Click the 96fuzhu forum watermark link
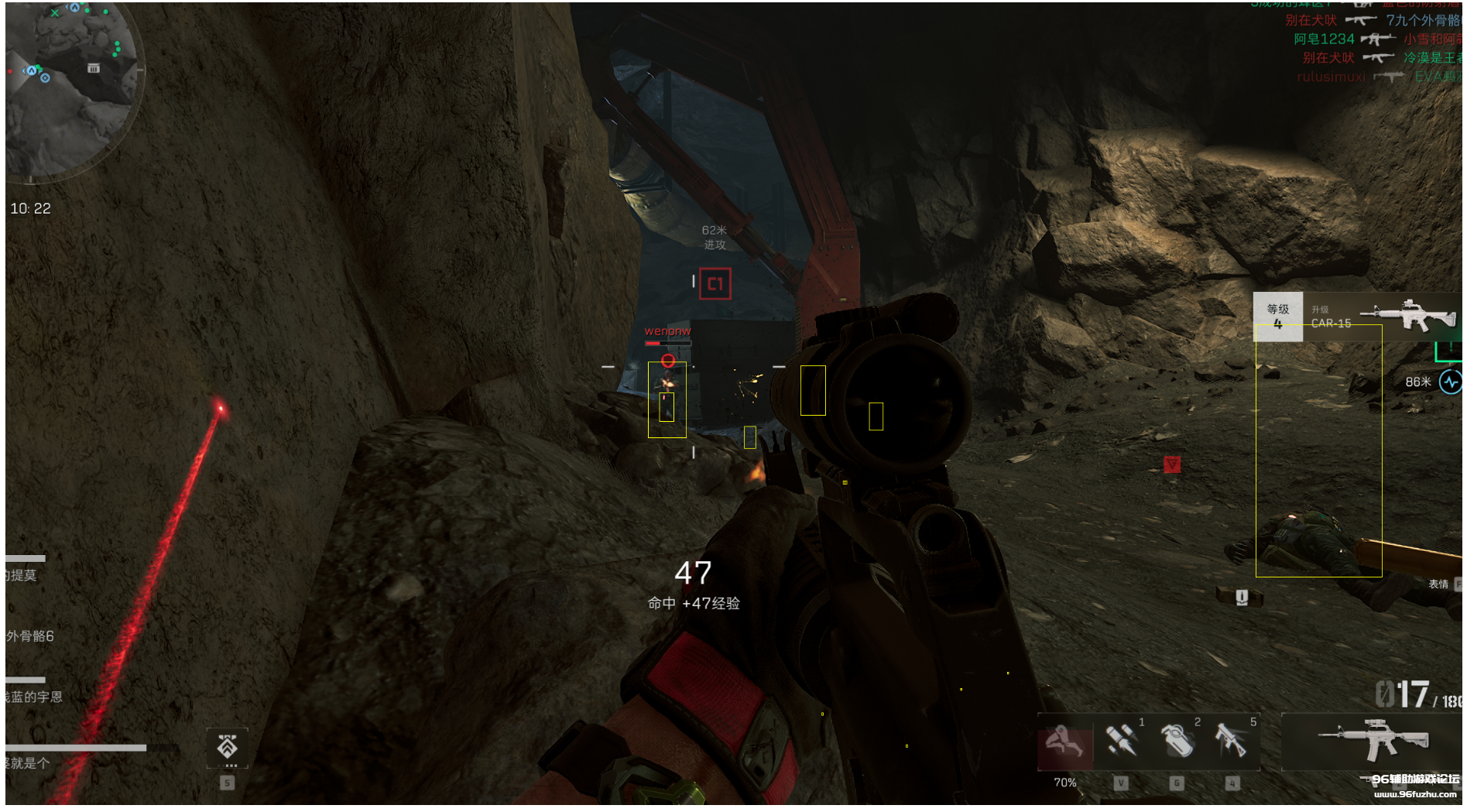 point(1414,785)
